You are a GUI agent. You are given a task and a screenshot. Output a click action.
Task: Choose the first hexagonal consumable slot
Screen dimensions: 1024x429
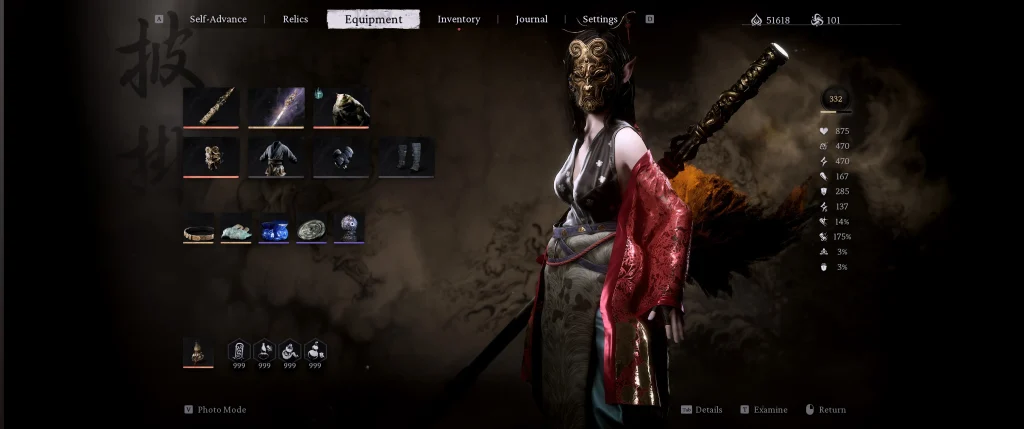[239, 351]
